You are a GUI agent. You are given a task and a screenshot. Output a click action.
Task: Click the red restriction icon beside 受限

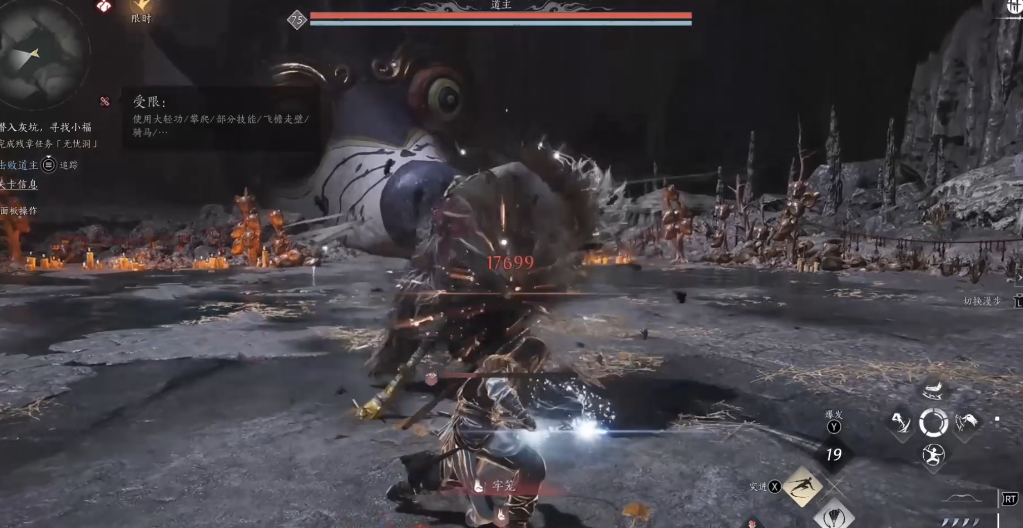pyautogui.click(x=104, y=101)
